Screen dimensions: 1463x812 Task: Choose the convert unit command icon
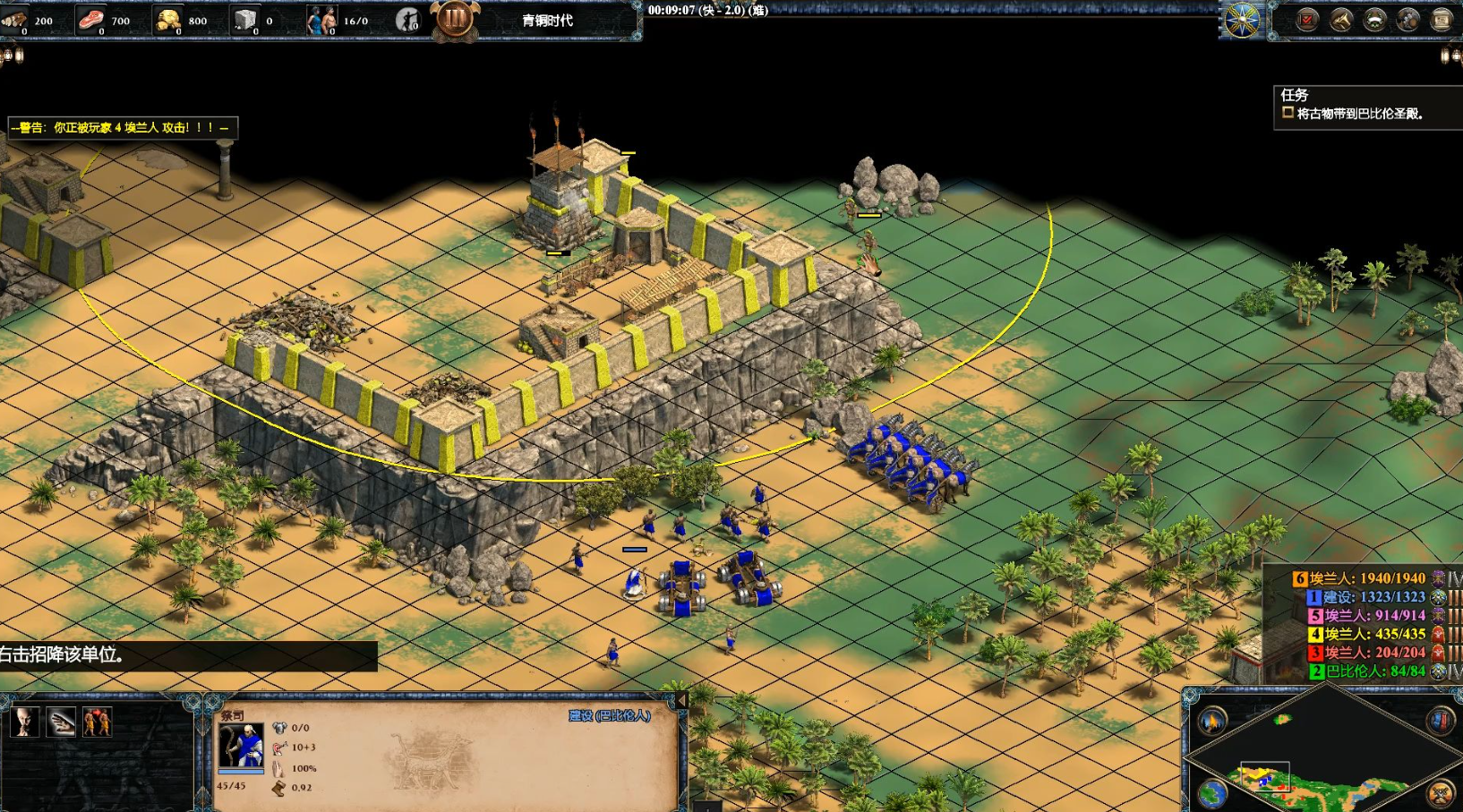point(97,721)
